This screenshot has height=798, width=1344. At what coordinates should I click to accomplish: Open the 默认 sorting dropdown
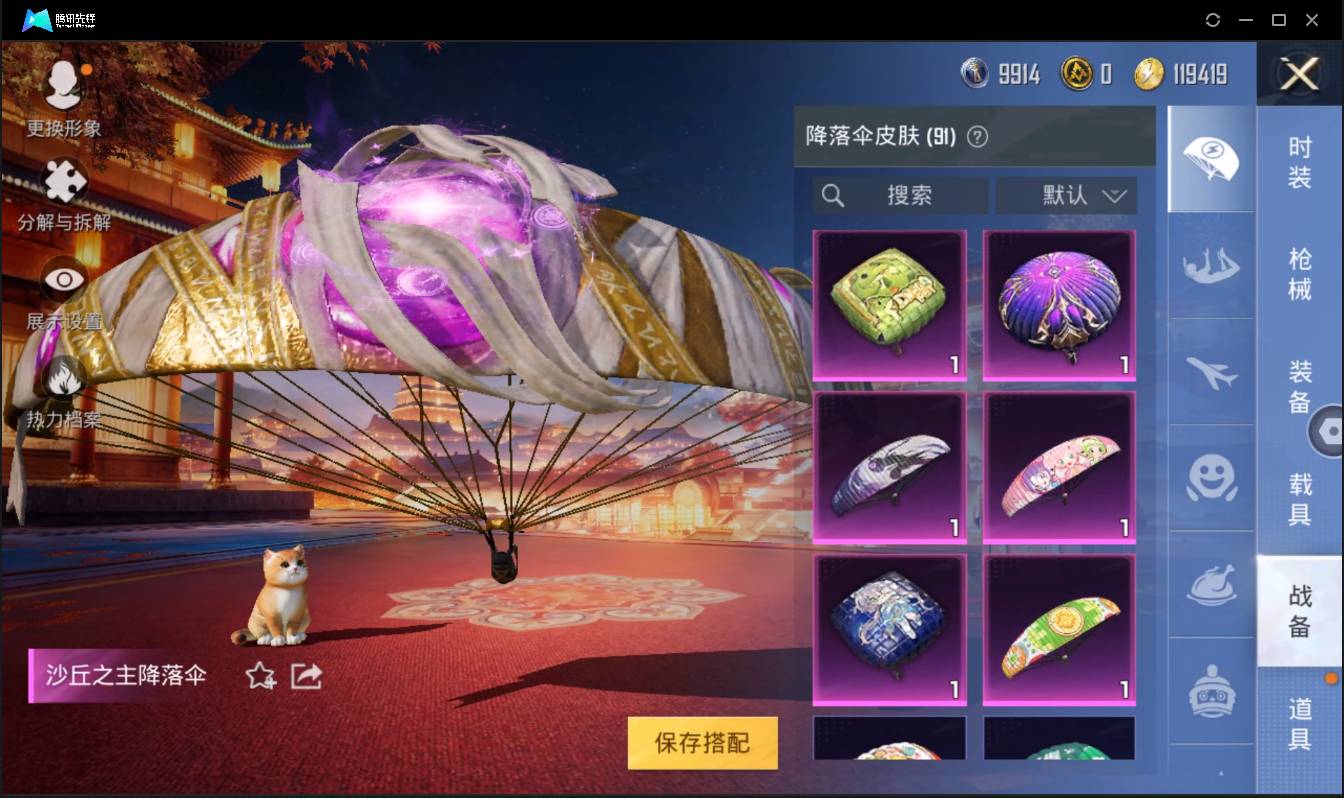[x=1066, y=196]
